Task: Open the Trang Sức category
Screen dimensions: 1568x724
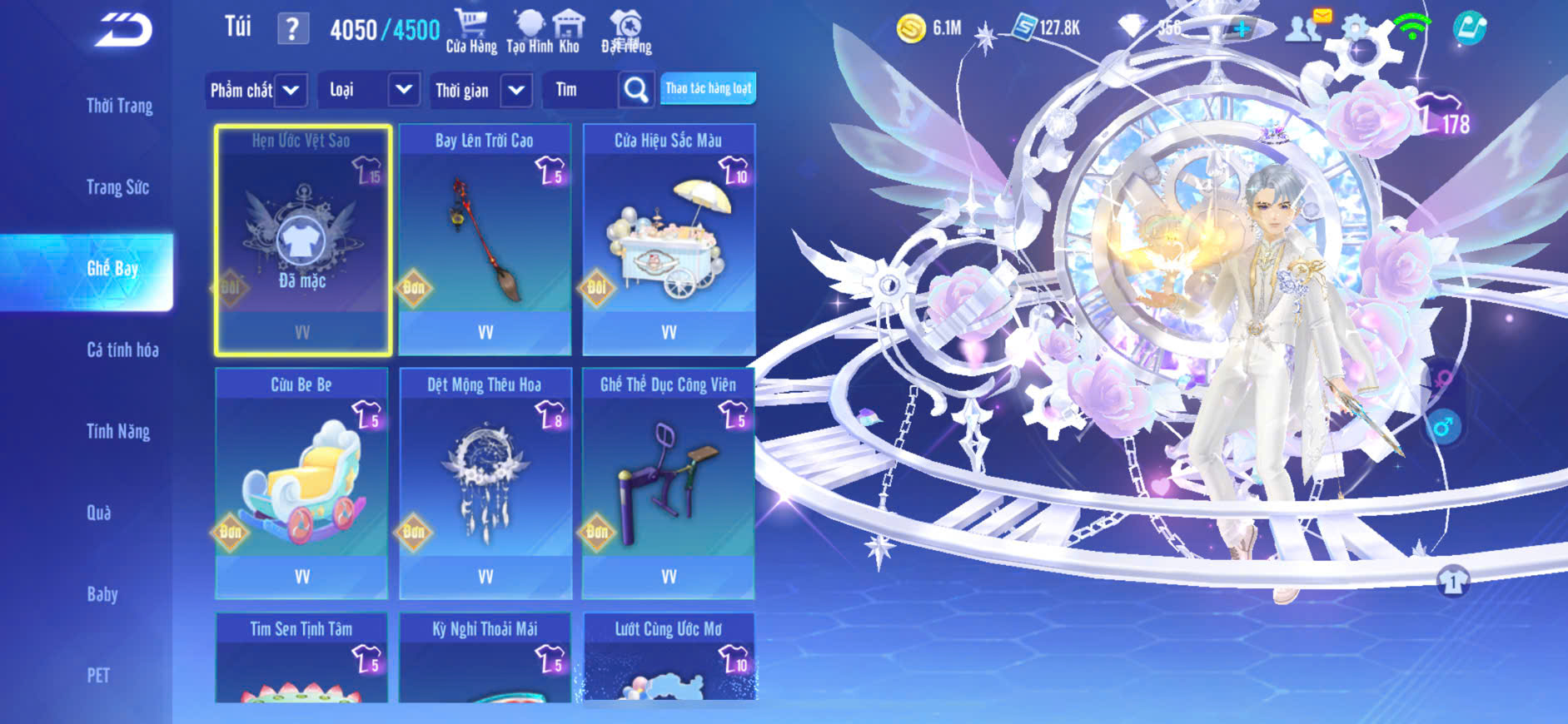Action: 117,187
